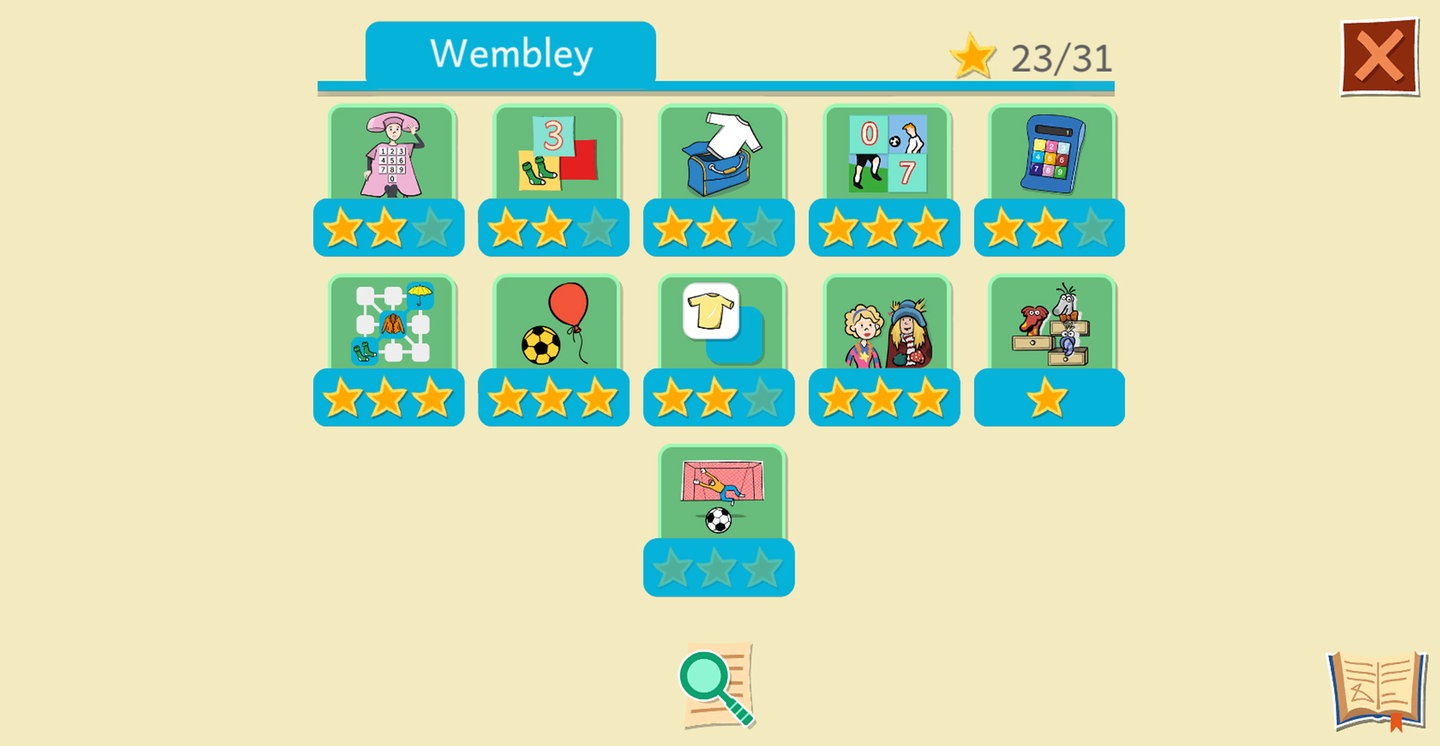Select the Wembley tab

tap(510, 53)
